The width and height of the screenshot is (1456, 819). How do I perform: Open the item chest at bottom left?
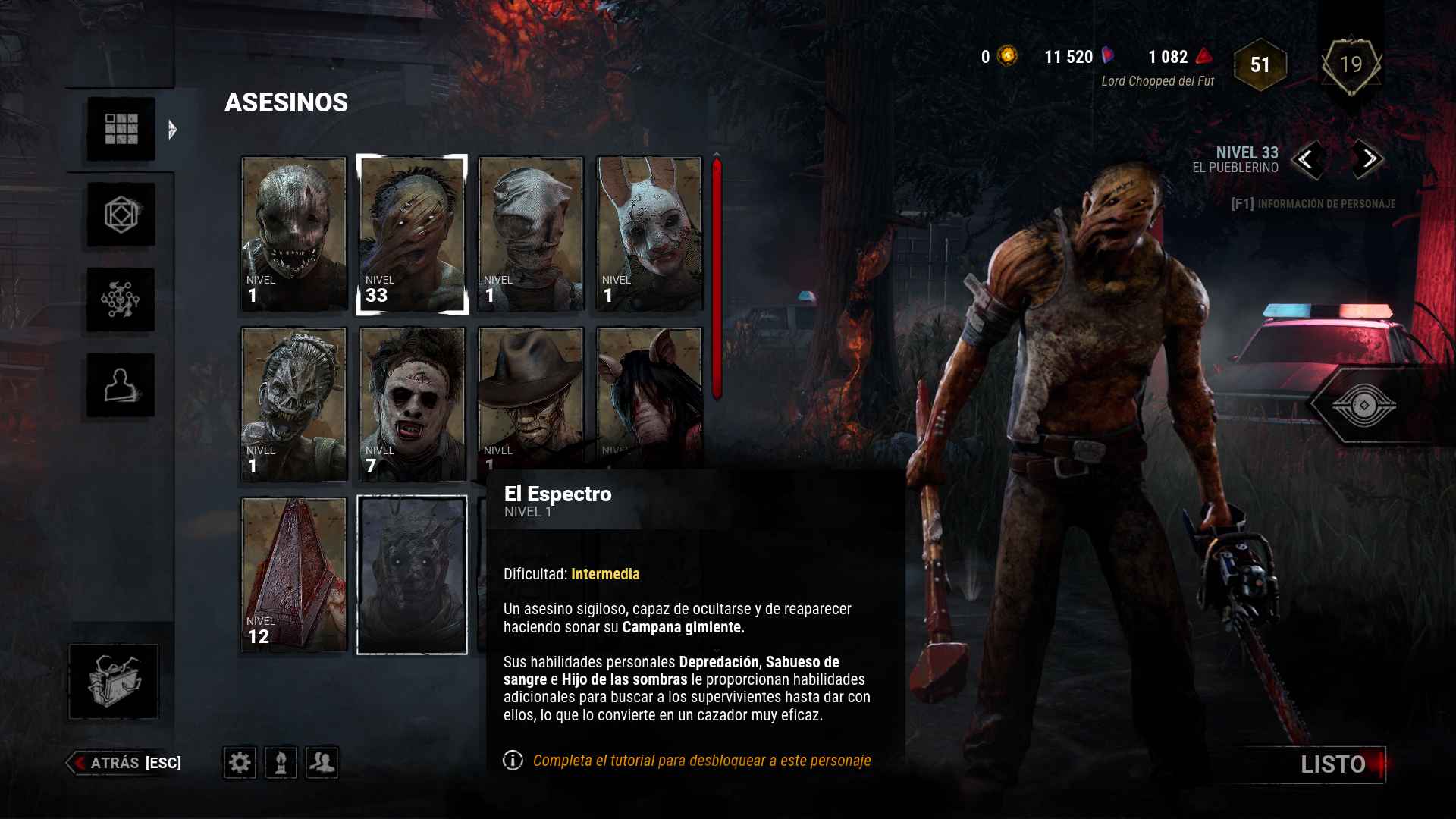(x=112, y=681)
